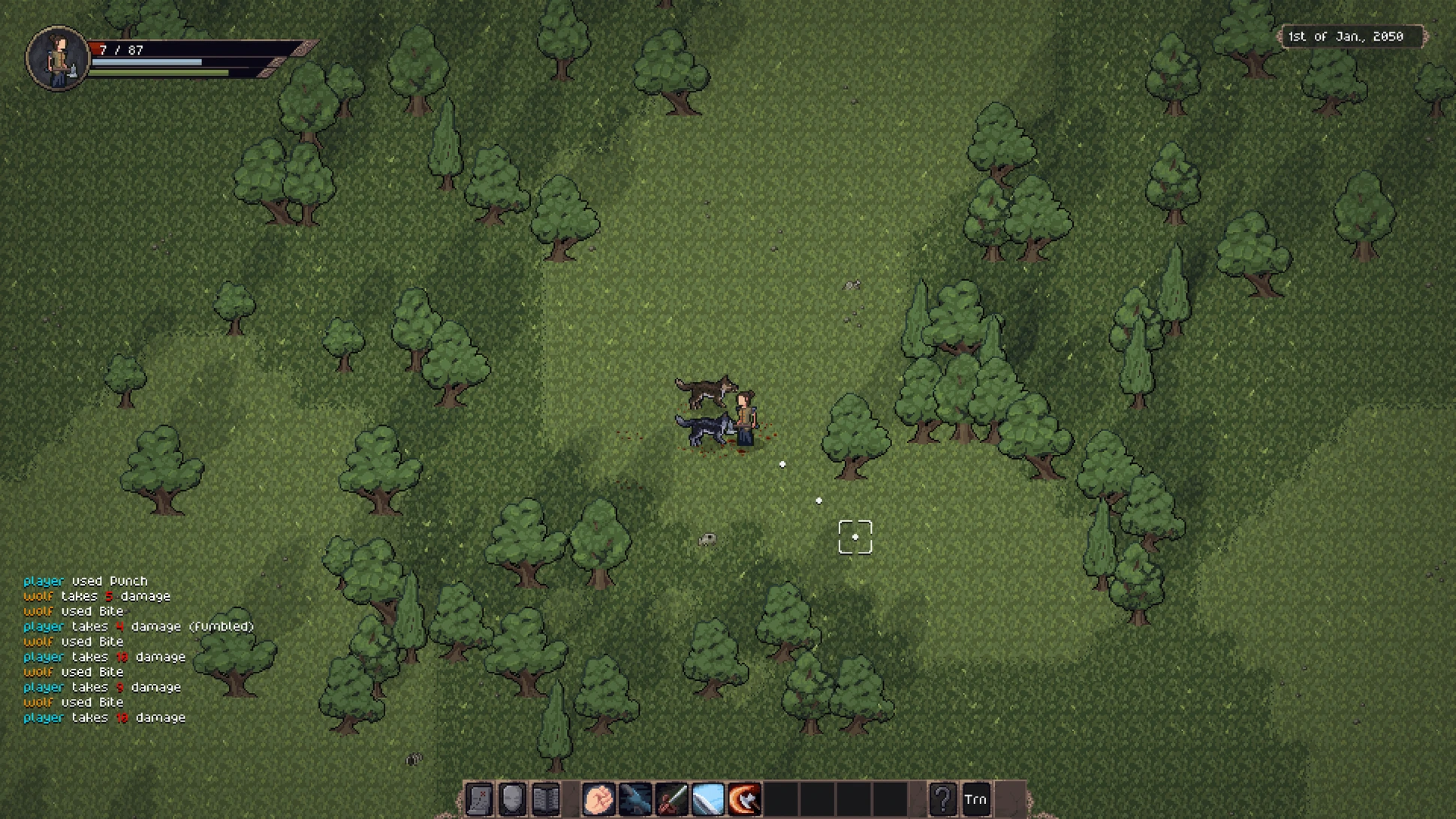The image size is (1456, 819).
Task: Open the character mask button
Action: point(513,799)
